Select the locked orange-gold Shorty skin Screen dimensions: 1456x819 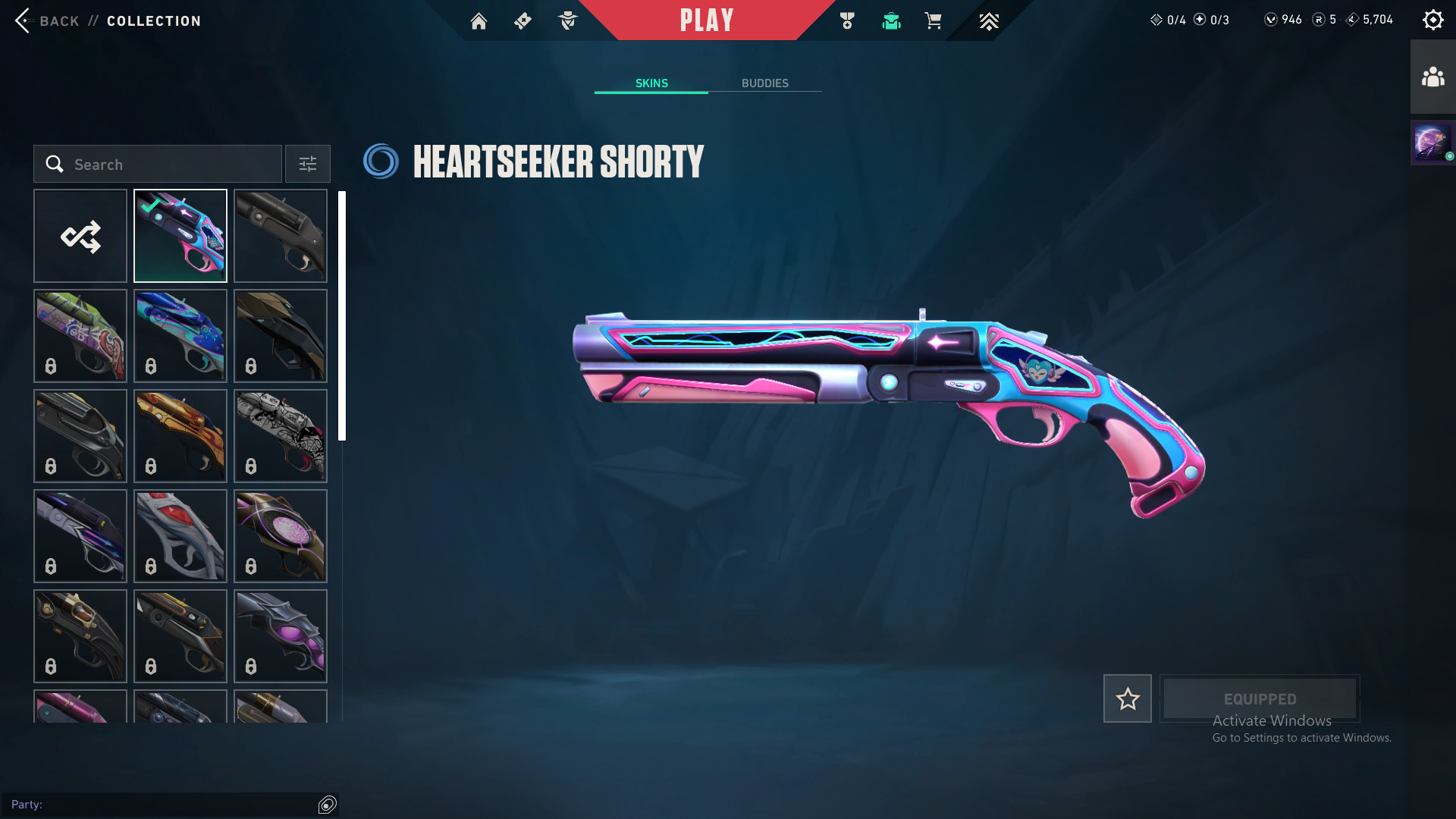180,436
